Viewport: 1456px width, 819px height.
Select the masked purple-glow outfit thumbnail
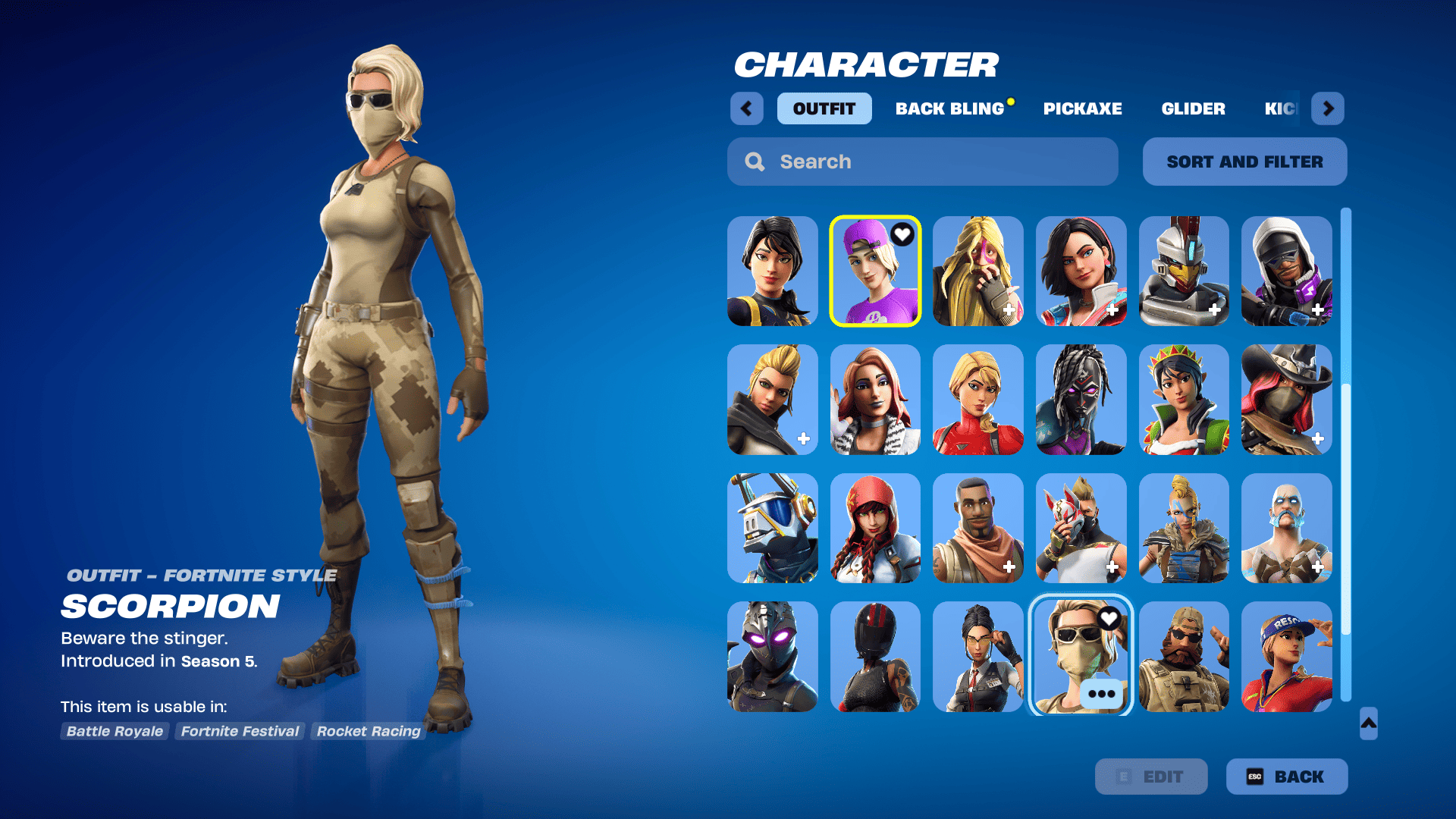[x=773, y=657]
